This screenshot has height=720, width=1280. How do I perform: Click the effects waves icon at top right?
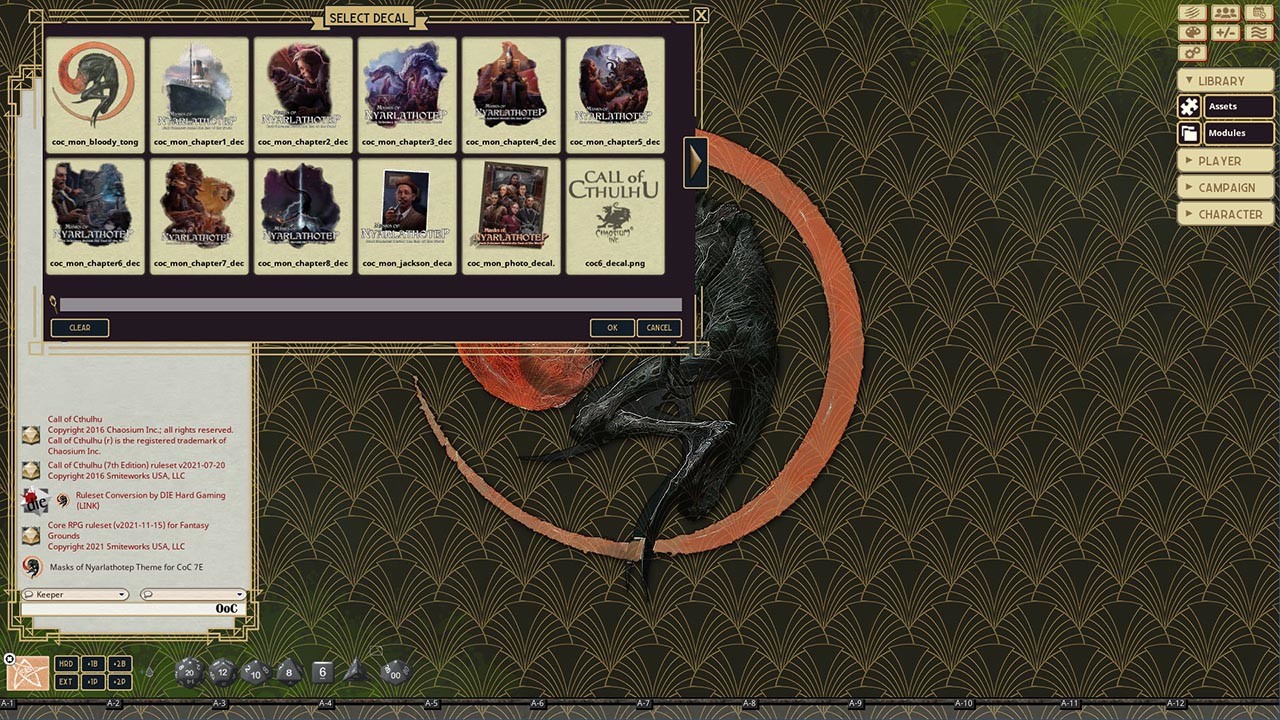click(1259, 33)
